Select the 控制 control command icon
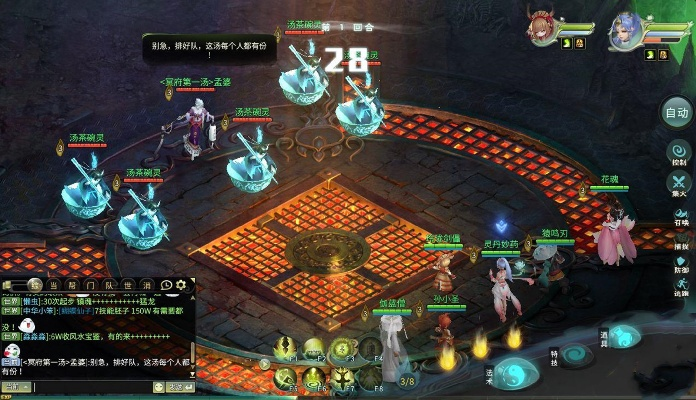 (678, 153)
